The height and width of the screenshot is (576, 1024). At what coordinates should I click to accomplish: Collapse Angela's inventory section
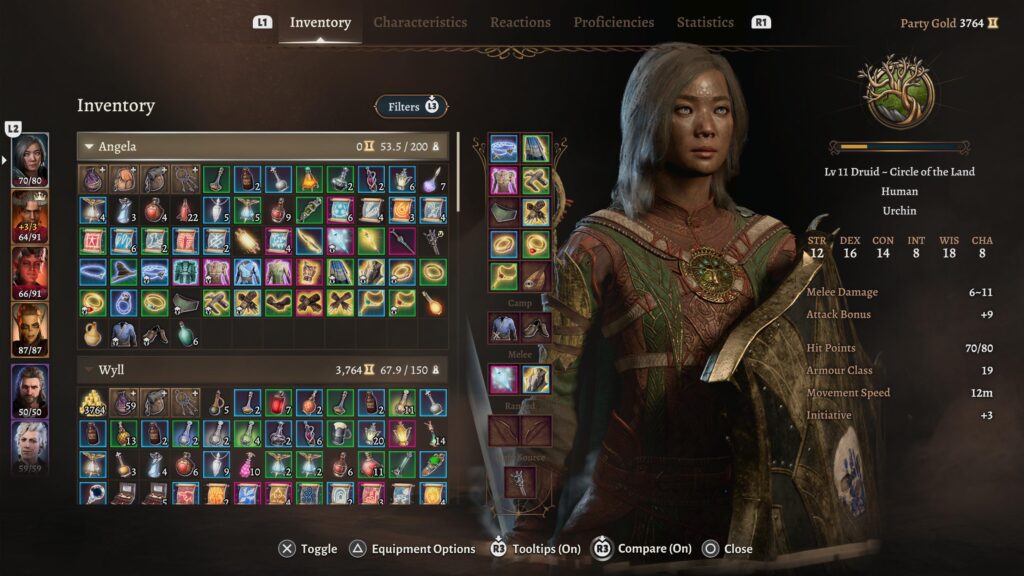tap(89, 147)
